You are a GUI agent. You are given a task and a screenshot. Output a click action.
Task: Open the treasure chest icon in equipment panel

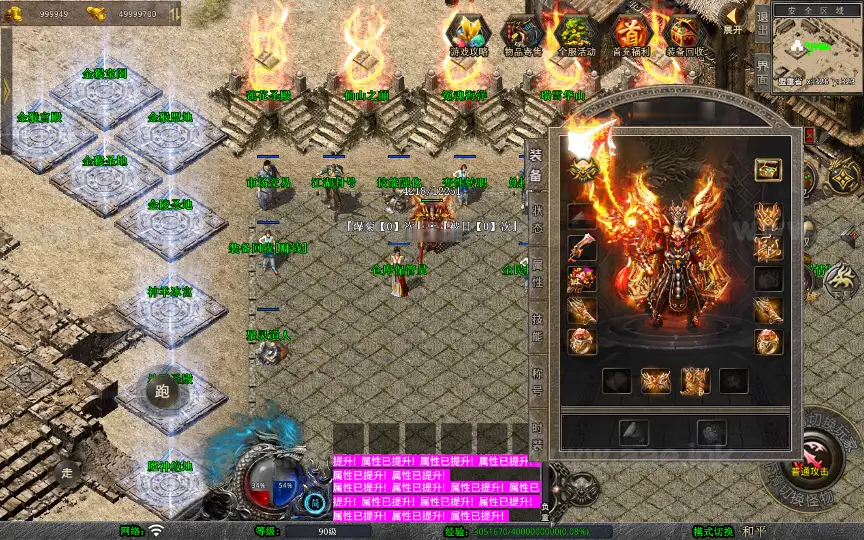click(x=767, y=169)
